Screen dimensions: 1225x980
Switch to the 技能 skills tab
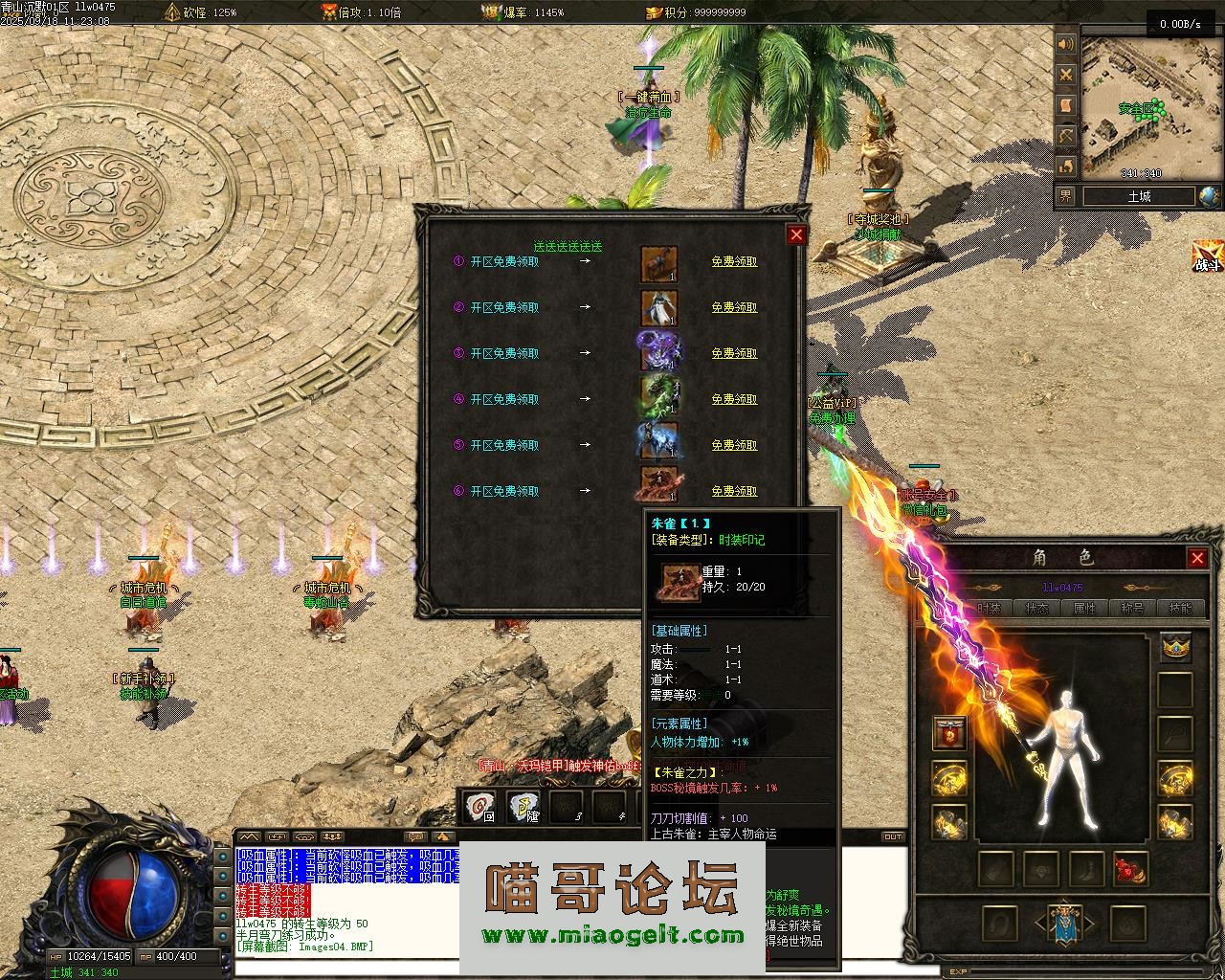point(1180,609)
